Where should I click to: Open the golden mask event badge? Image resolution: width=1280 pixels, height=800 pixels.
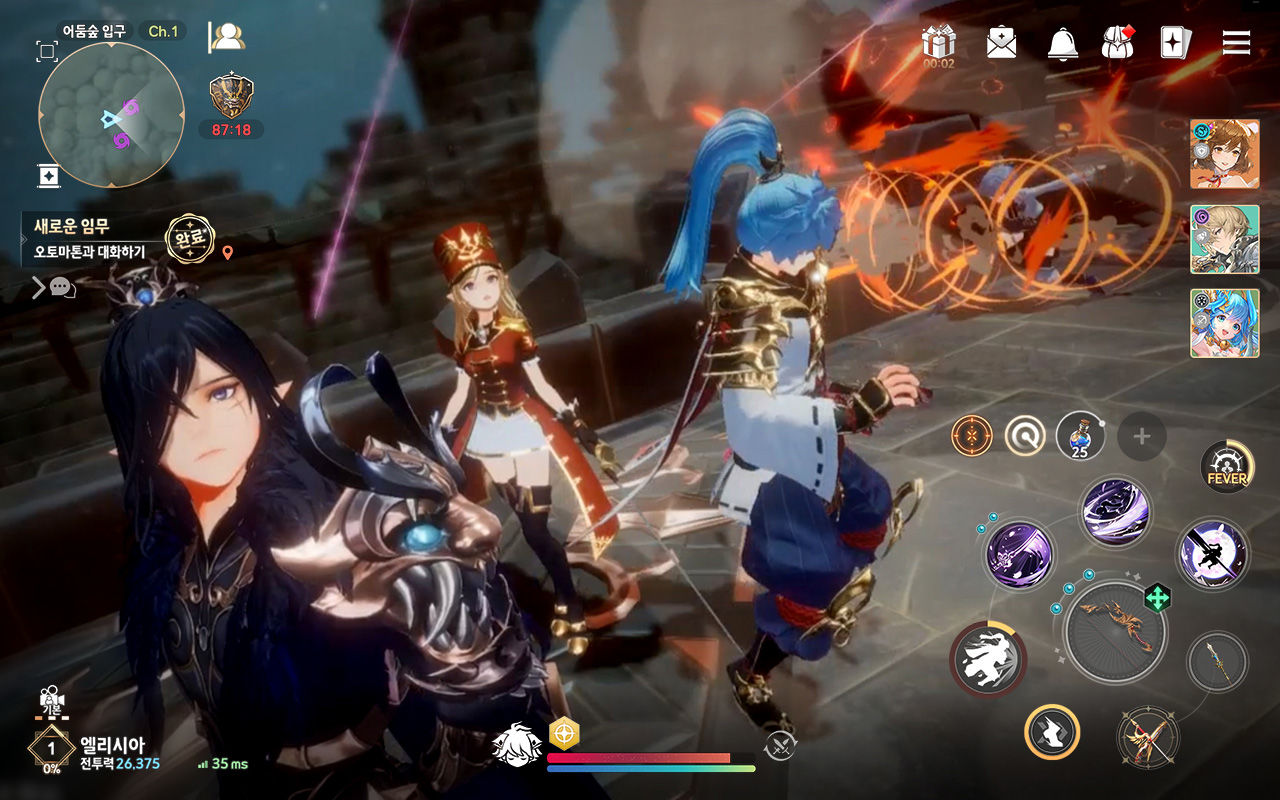tap(231, 97)
